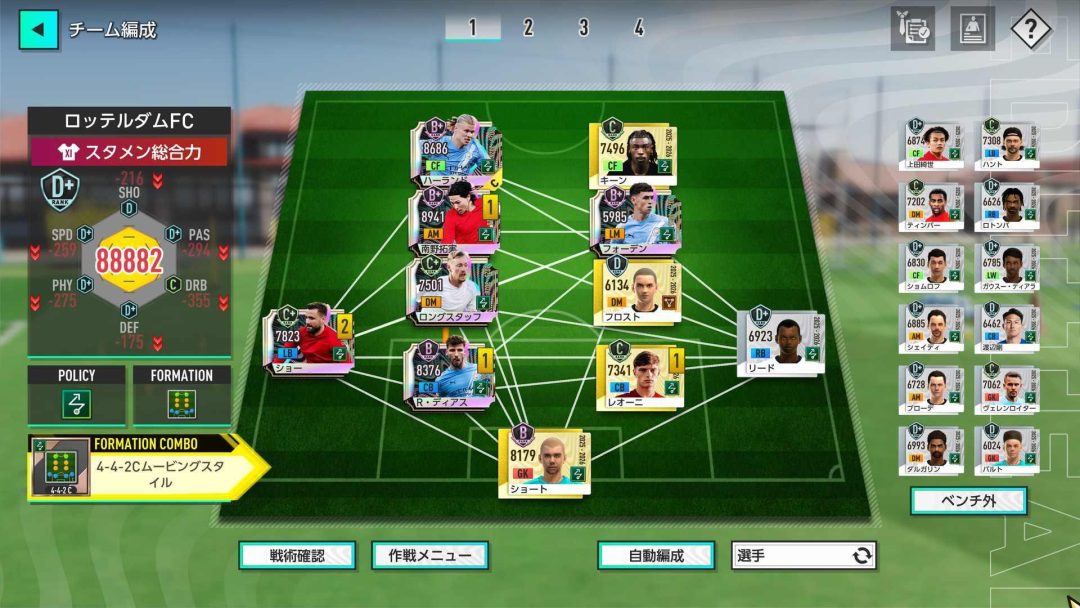Switch to team slot tab 2

click(528, 28)
